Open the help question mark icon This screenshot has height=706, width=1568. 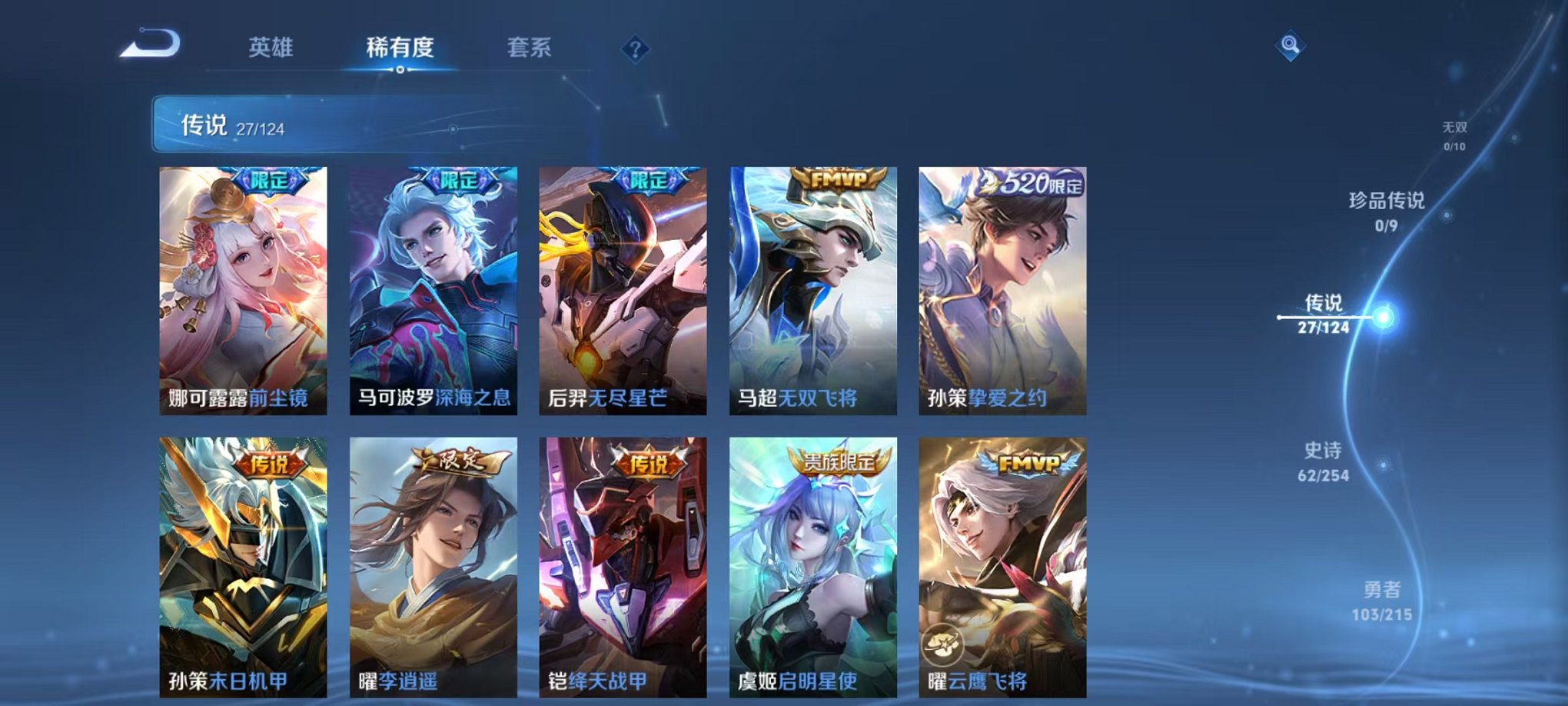(635, 50)
